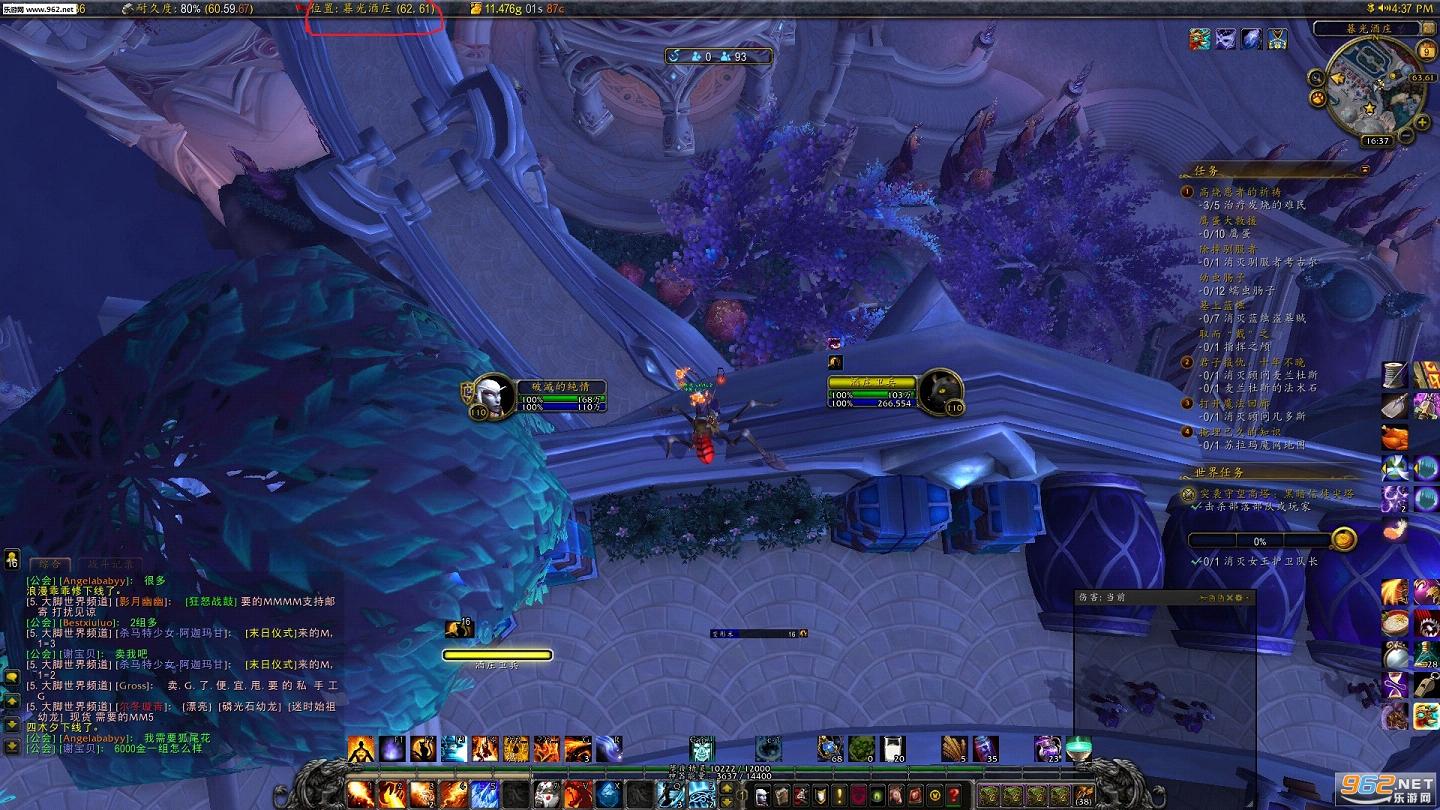The height and width of the screenshot is (810, 1440).
Task: Open the chat menu speech bubble button
Action: [12, 678]
